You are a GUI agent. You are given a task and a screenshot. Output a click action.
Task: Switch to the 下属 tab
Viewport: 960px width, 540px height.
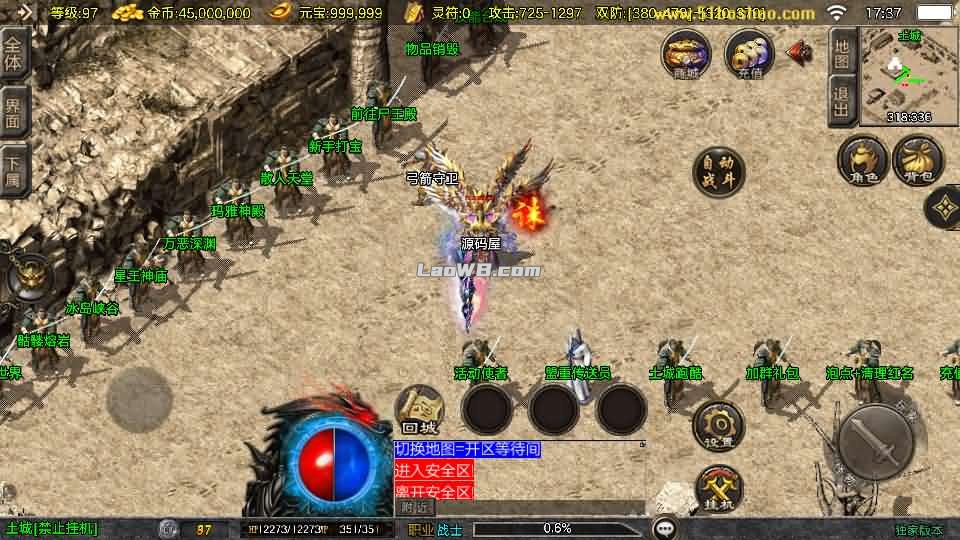(x=14, y=168)
